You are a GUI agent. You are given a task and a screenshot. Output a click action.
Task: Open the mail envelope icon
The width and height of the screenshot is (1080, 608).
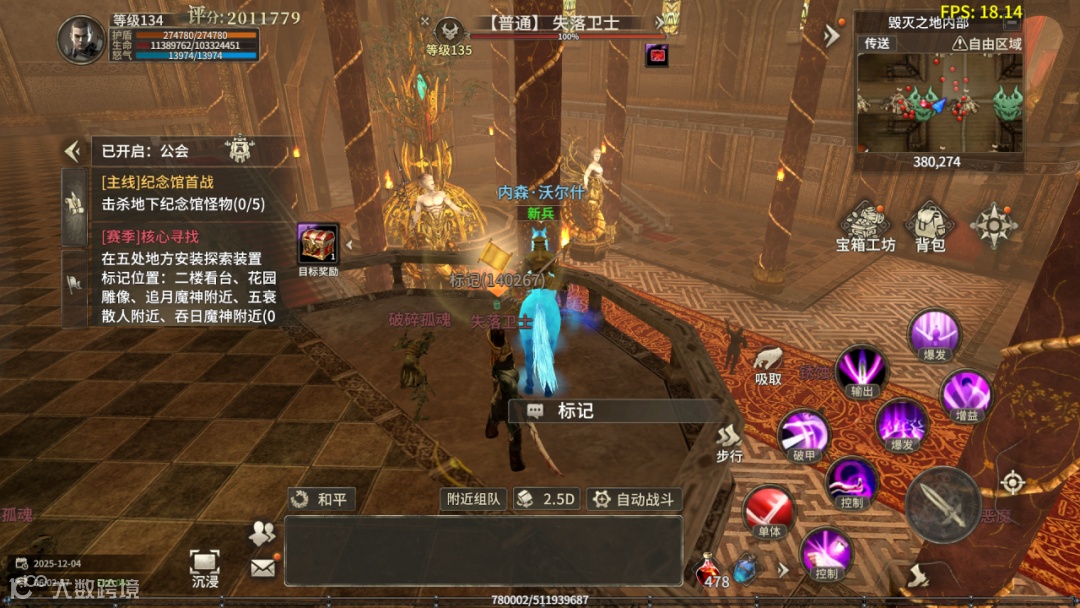pos(262,568)
